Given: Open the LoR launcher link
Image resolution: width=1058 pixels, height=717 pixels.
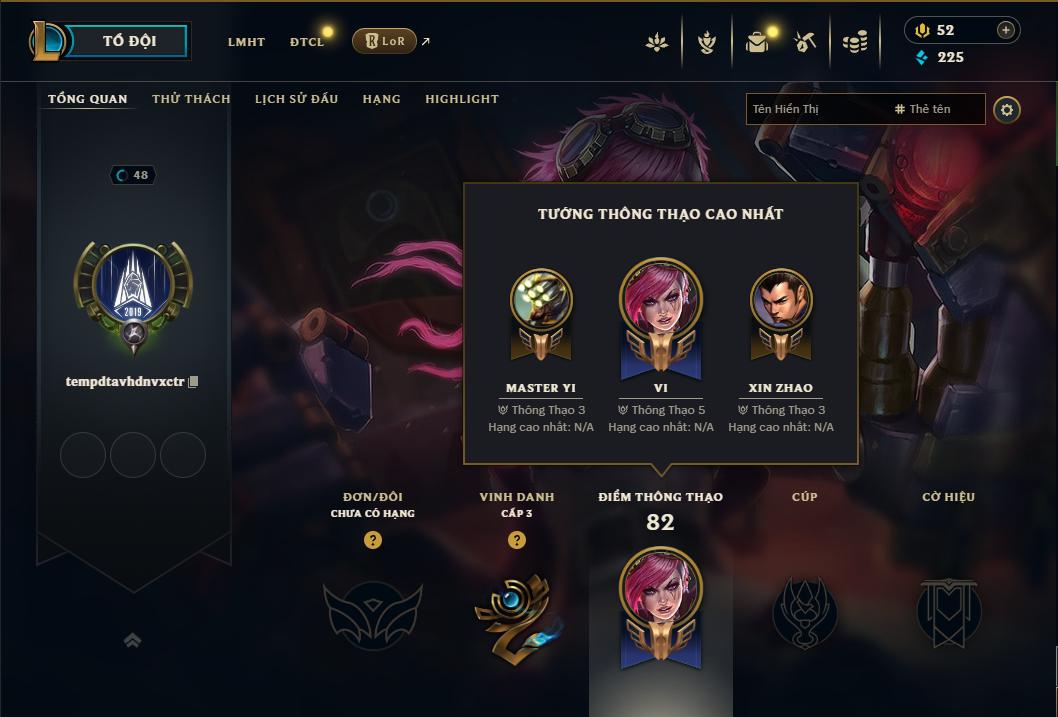Looking at the screenshot, I should [385, 41].
